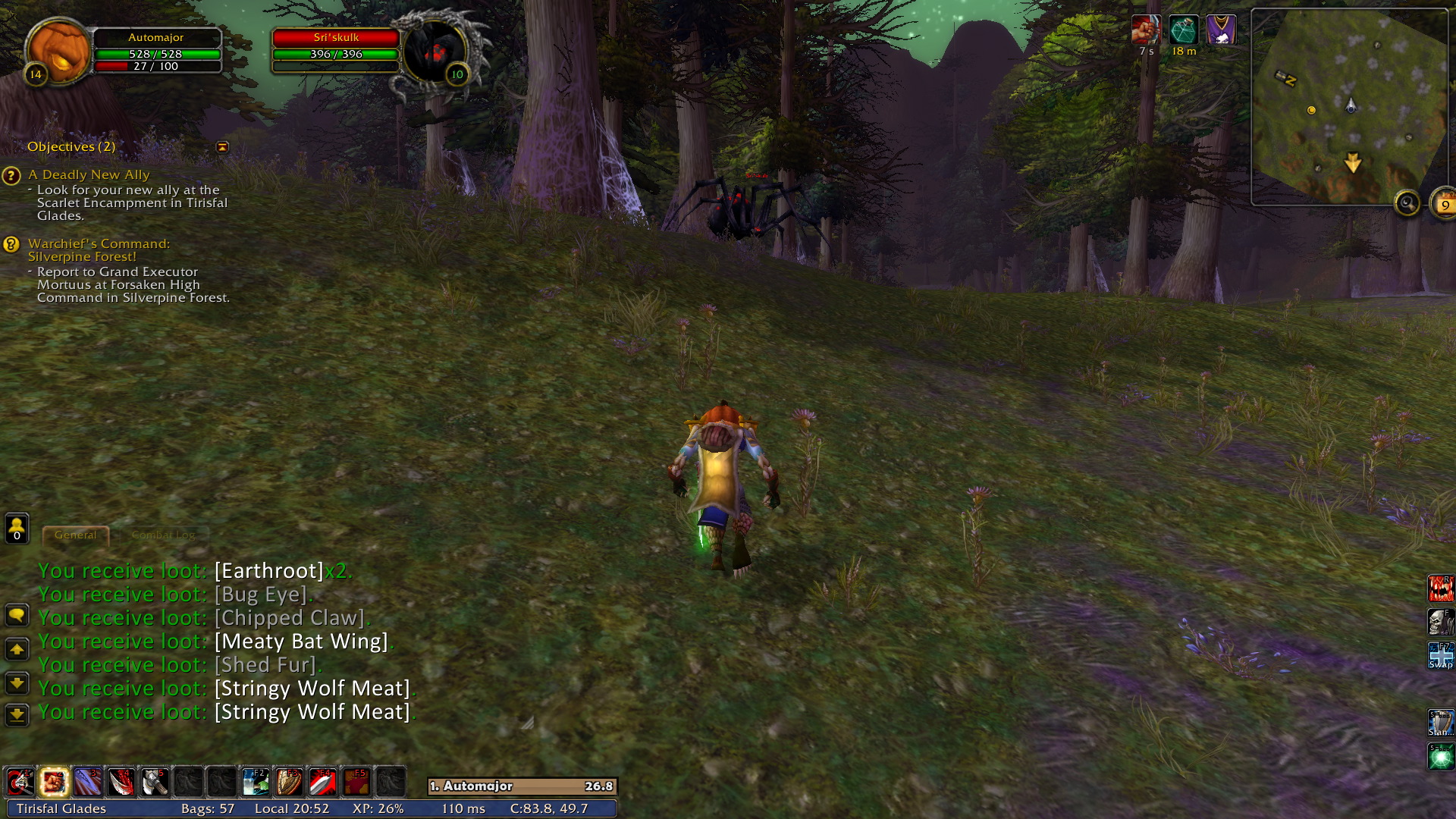Activate the glowing red fist ability
Screen dimensions: 1456x819
click(x=55, y=782)
